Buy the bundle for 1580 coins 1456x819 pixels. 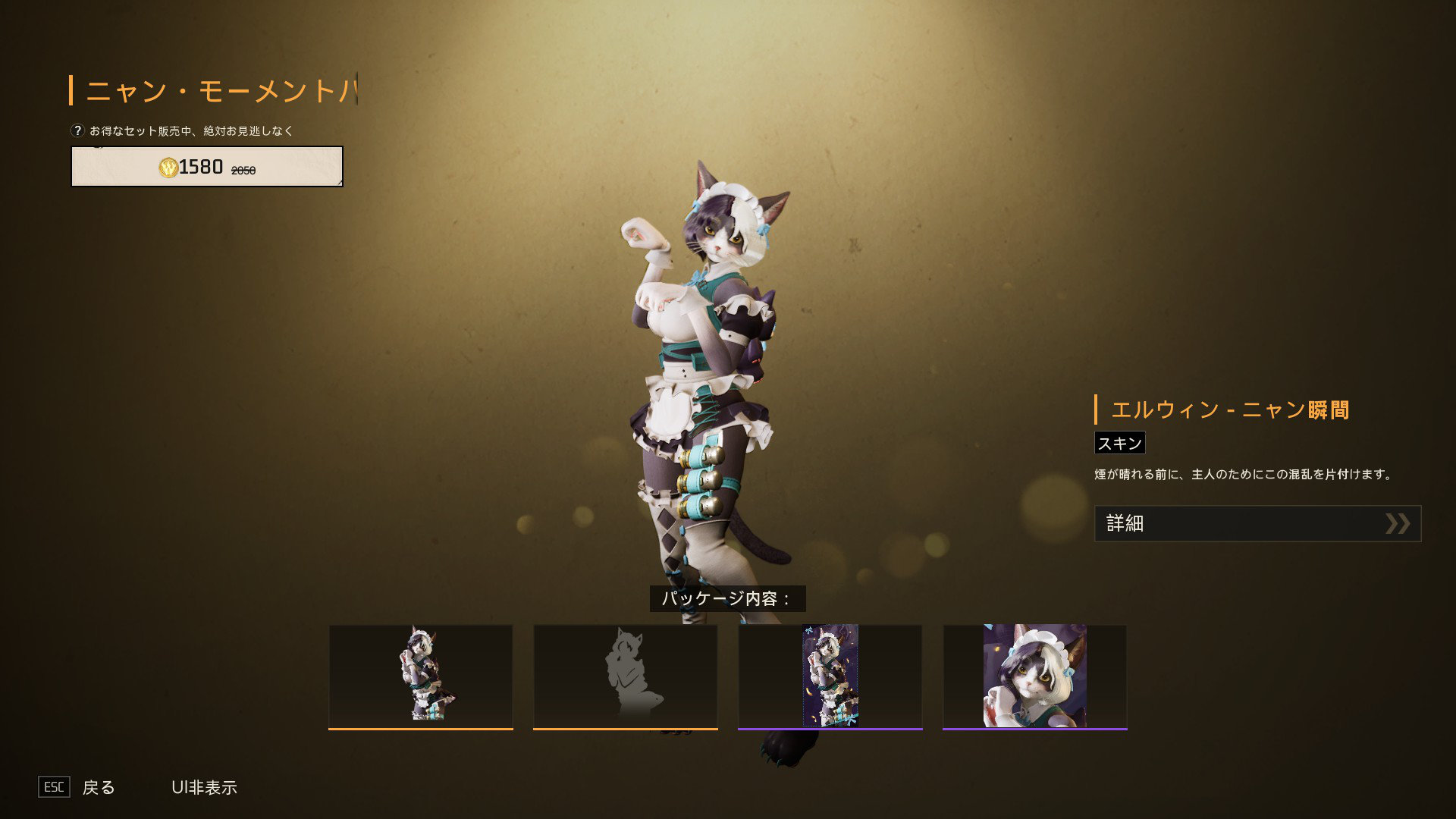tap(206, 167)
